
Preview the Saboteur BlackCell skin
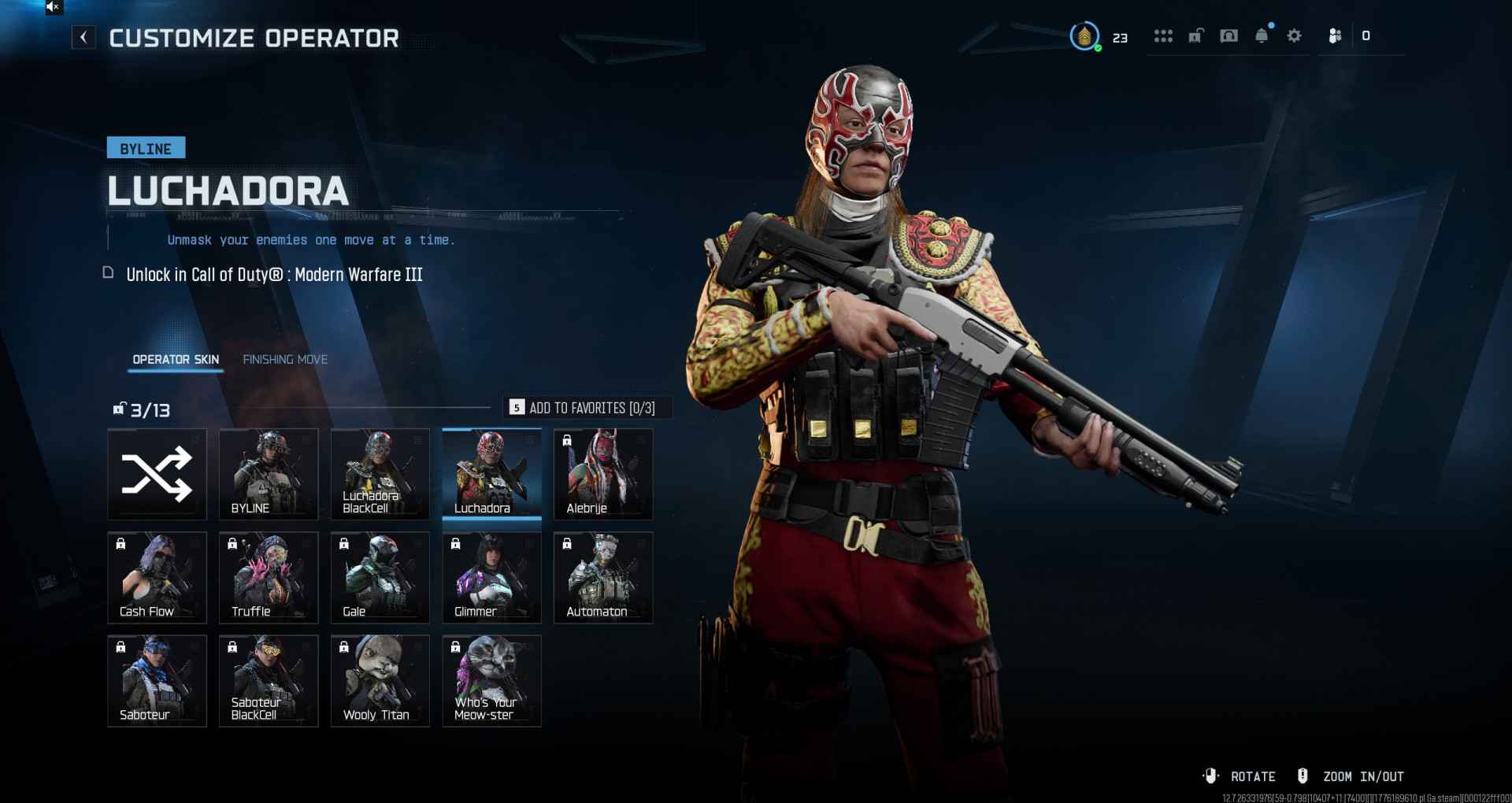269,680
